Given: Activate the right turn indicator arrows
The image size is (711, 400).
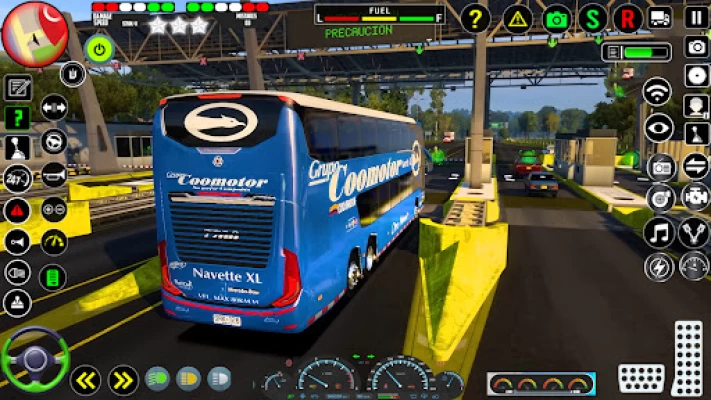Looking at the screenshot, I should pyautogui.click(x=123, y=379).
